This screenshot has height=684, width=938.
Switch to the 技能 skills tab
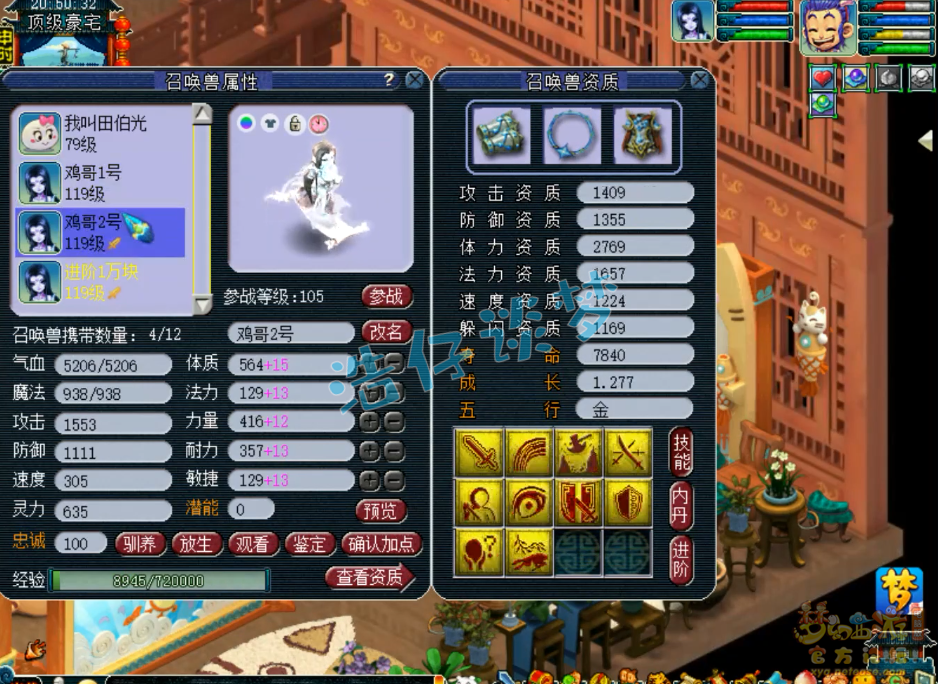681,451
